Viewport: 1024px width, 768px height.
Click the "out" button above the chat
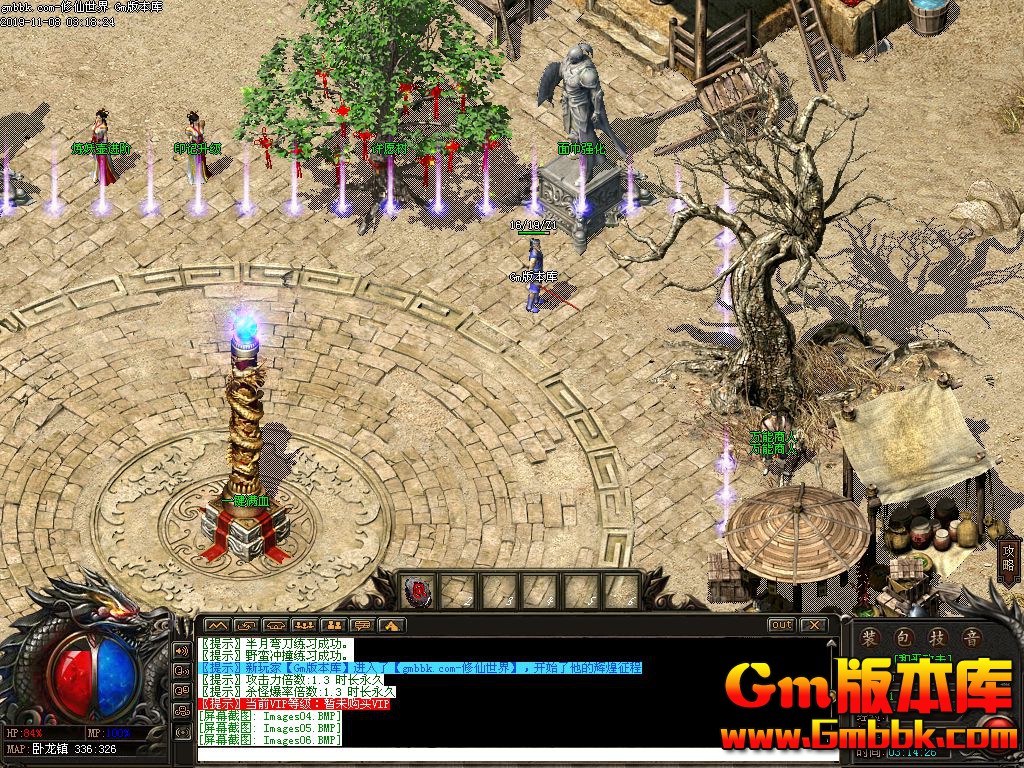click(781, 625)
